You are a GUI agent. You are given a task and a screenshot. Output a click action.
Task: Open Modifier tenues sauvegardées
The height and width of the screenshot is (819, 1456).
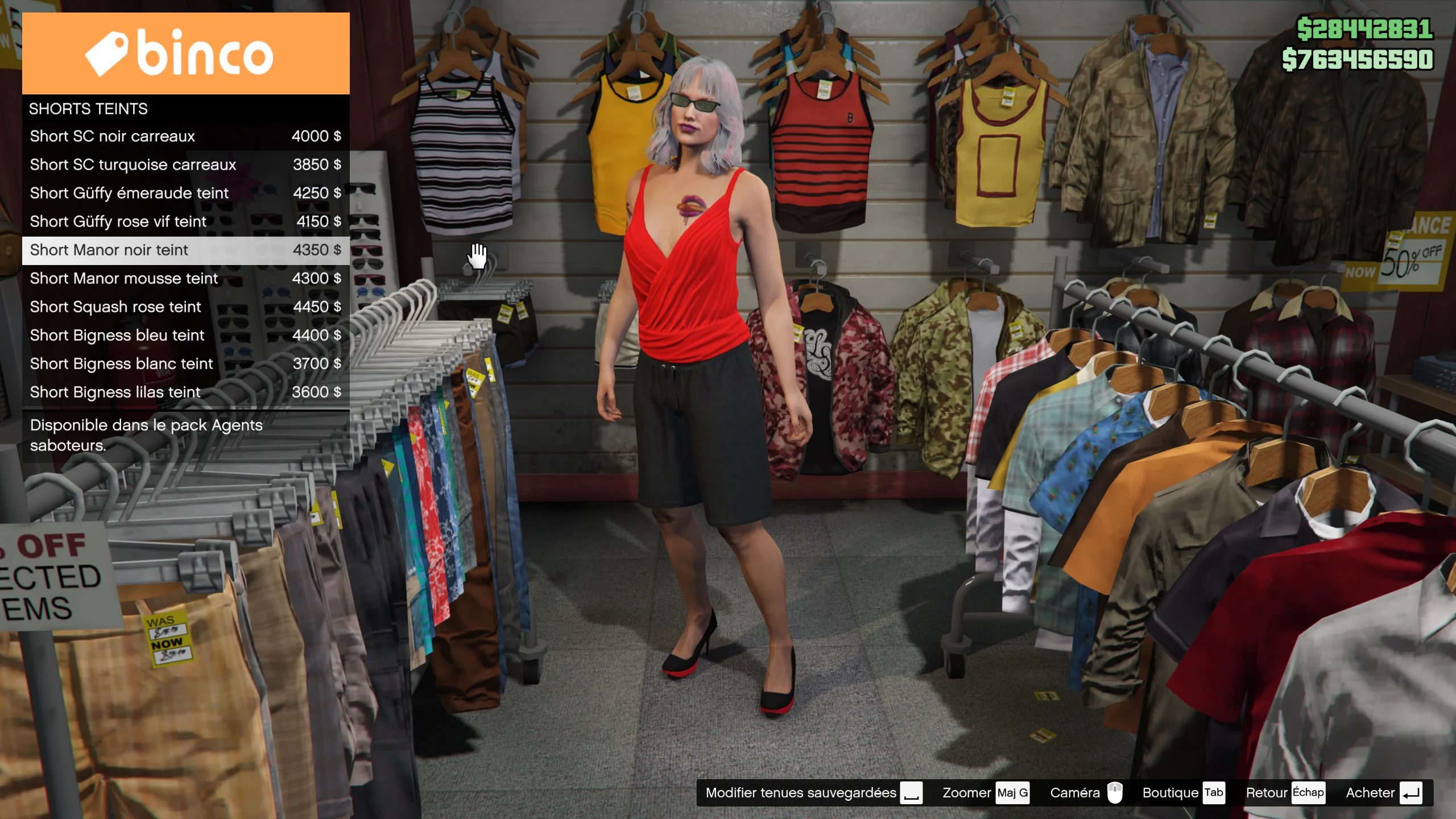pyautogui.click(x=813, y=793)
